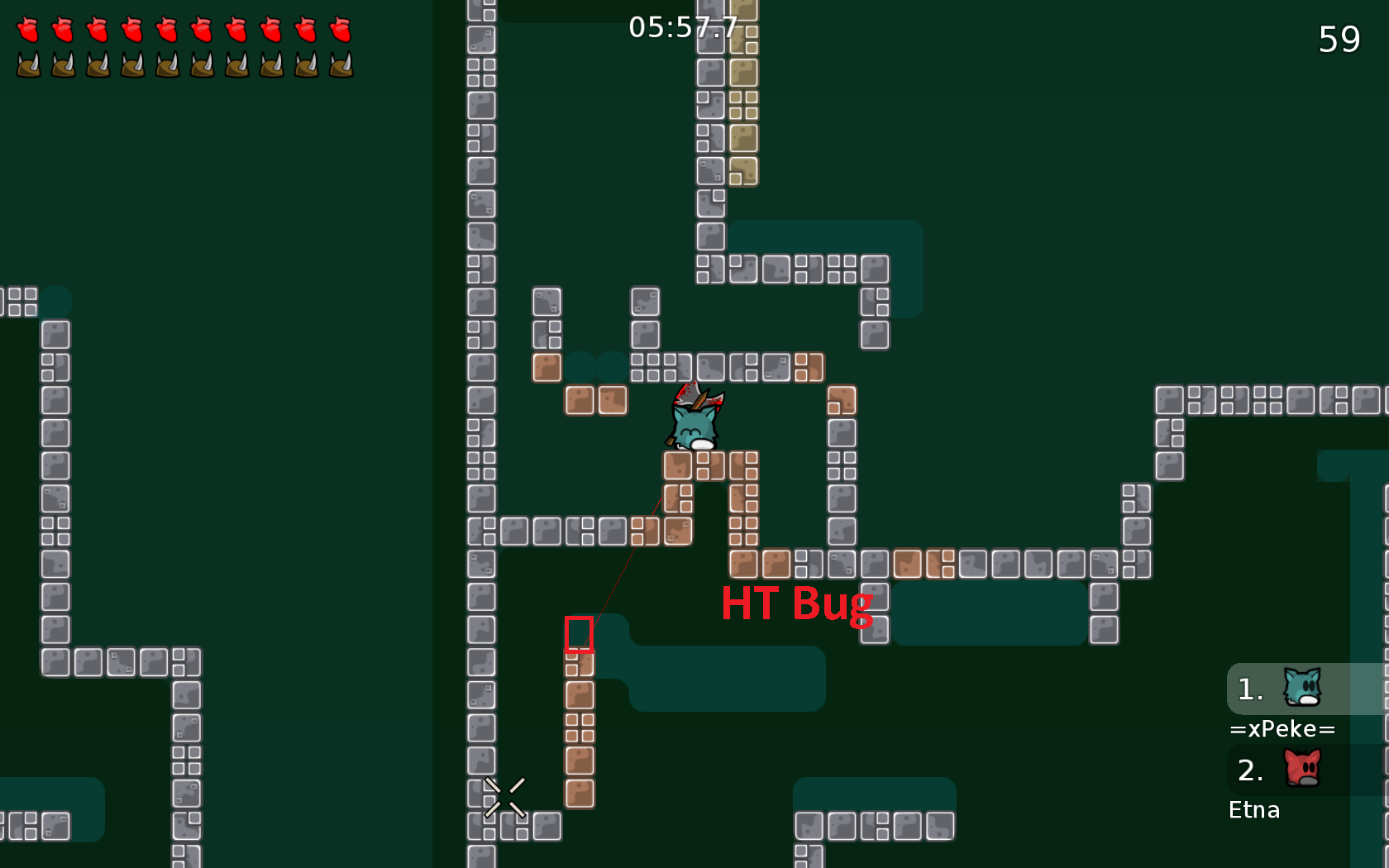Click the first horned helmet armor icon
This screenshot has width=1389, height=868.
tap(29, 64)
